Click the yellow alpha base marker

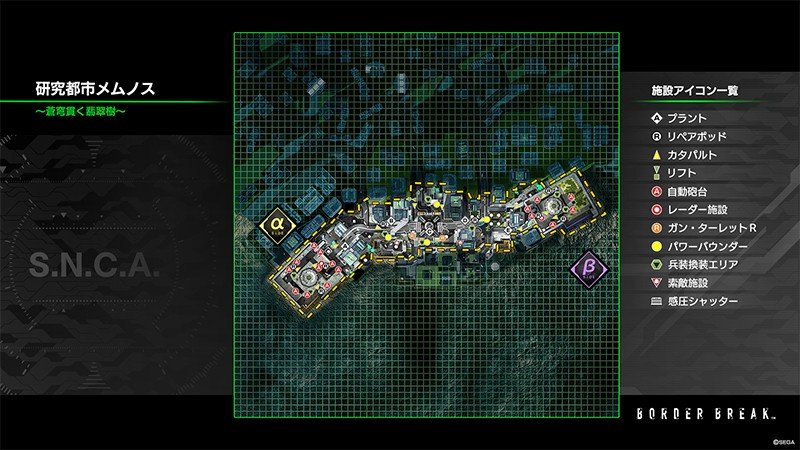pyautogui.click(x=275, y=226)
